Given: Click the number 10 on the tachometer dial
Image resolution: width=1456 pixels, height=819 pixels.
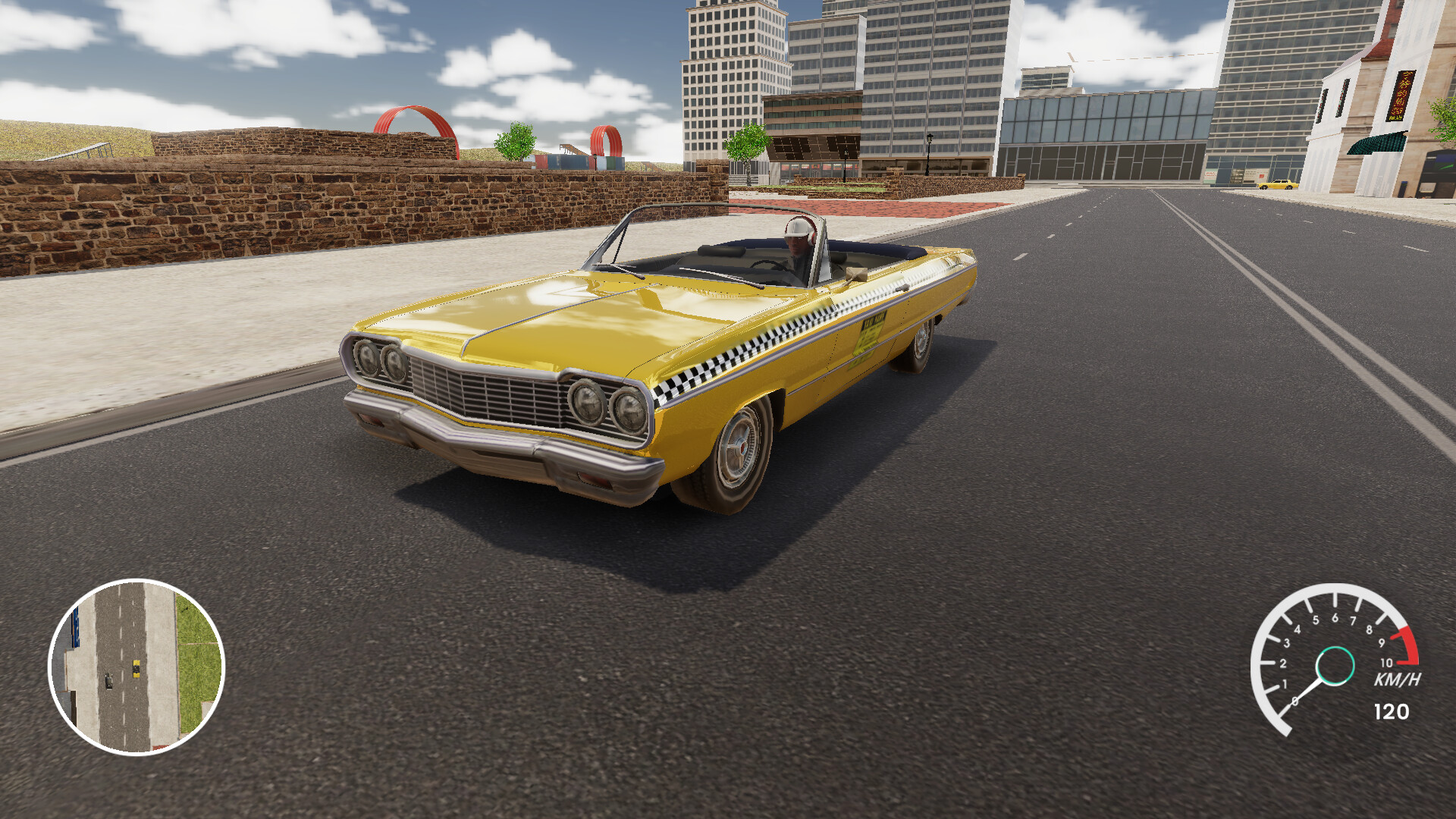Looking at the screenshot, I should tap(1386, 662).
